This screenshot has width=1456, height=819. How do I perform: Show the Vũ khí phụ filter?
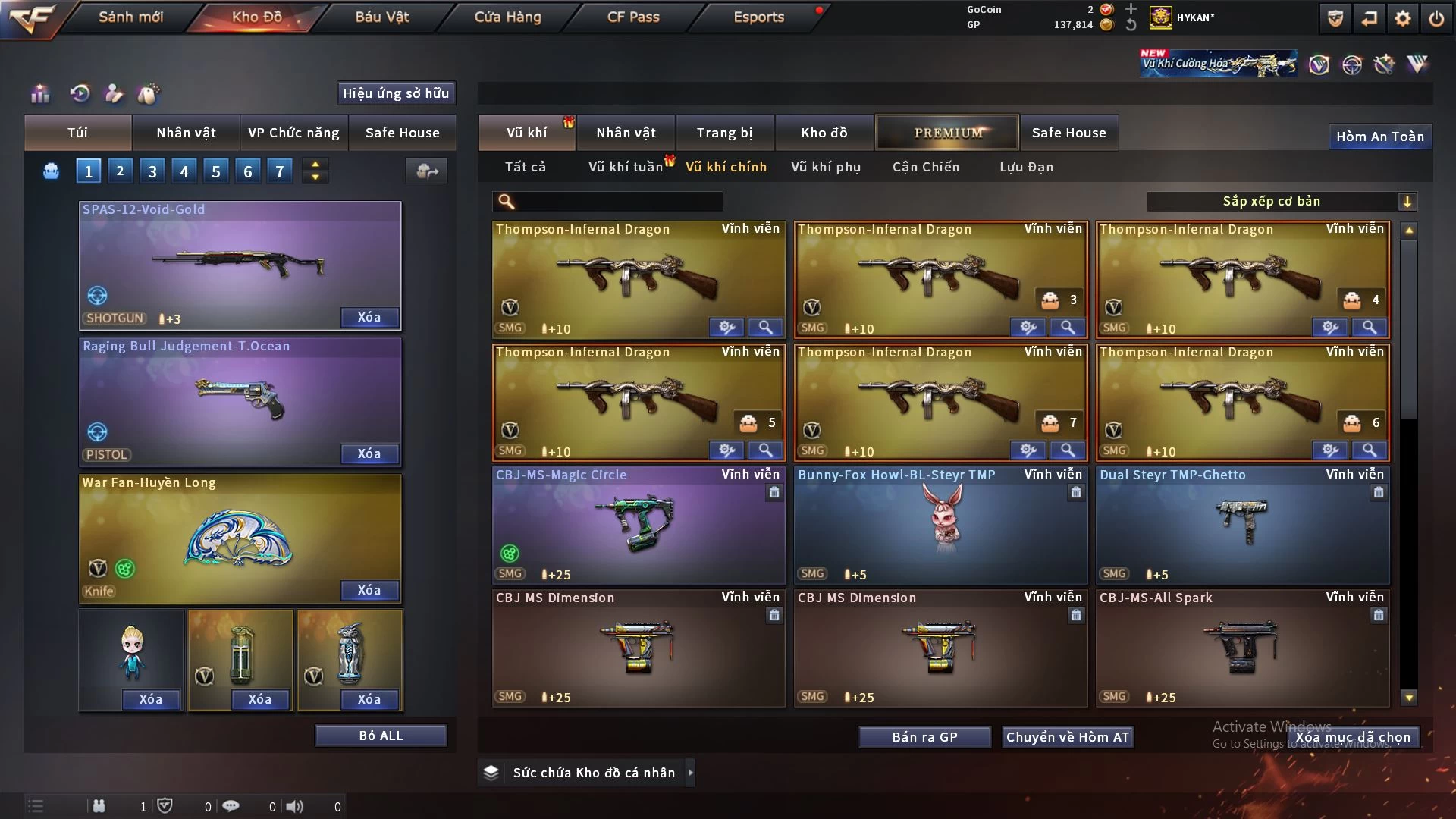826,167
